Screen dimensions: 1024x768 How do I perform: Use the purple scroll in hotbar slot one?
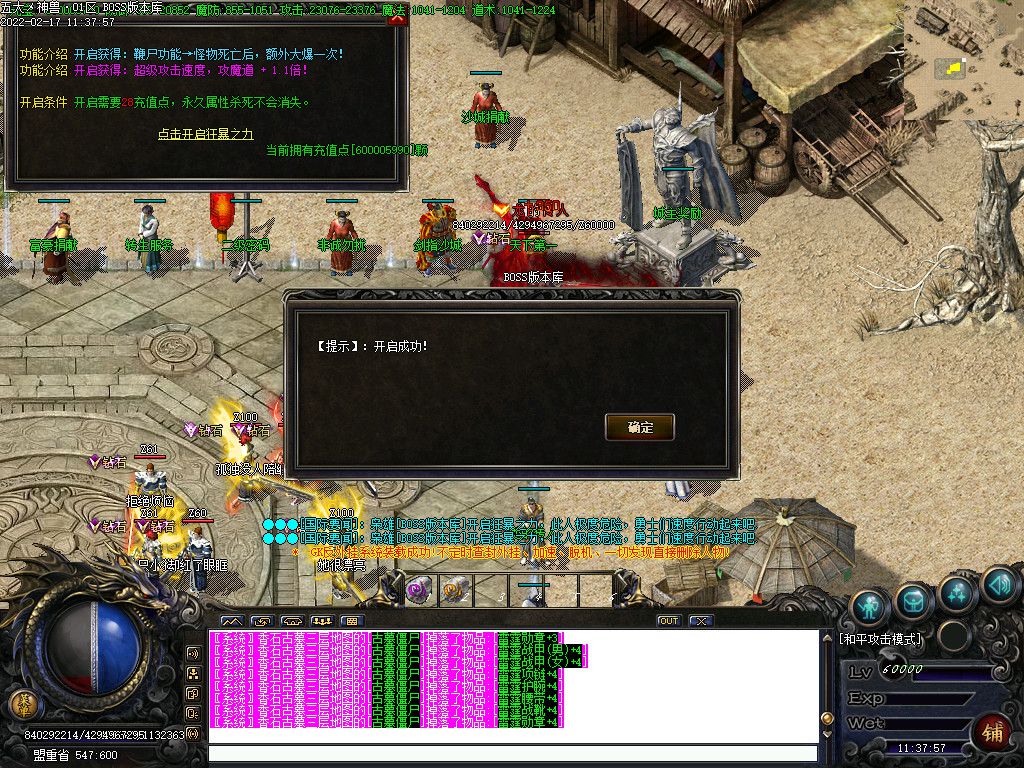(x=418, y=590)
